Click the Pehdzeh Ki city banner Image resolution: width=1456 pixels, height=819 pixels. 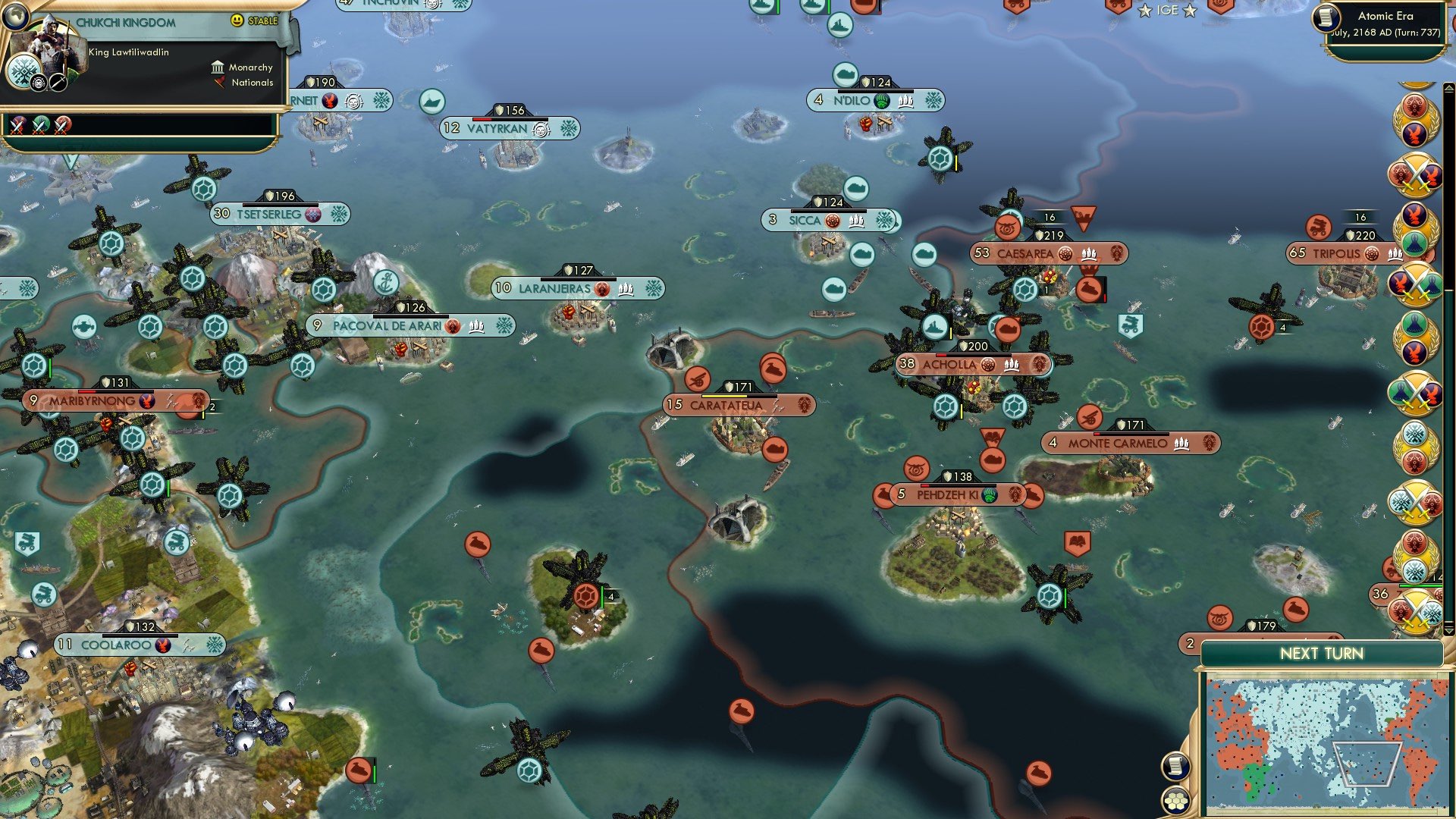click(957, 494)
